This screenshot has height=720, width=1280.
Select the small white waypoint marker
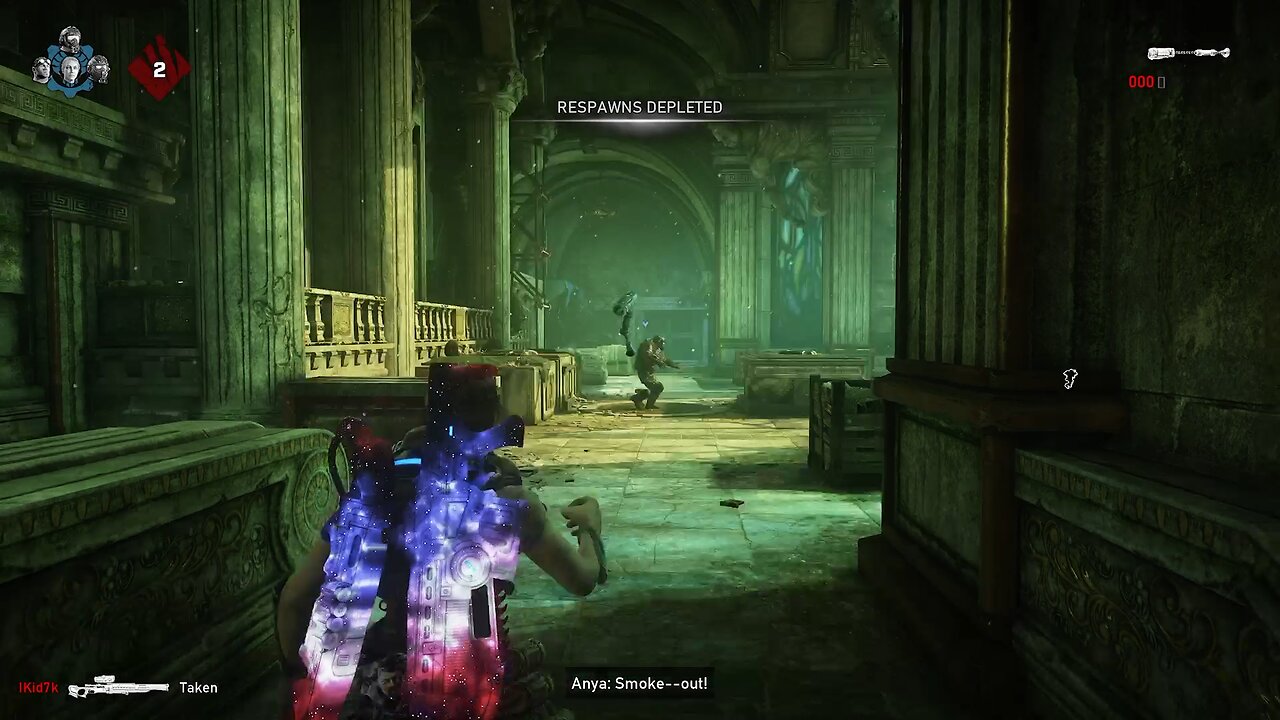click(1070, 378)
